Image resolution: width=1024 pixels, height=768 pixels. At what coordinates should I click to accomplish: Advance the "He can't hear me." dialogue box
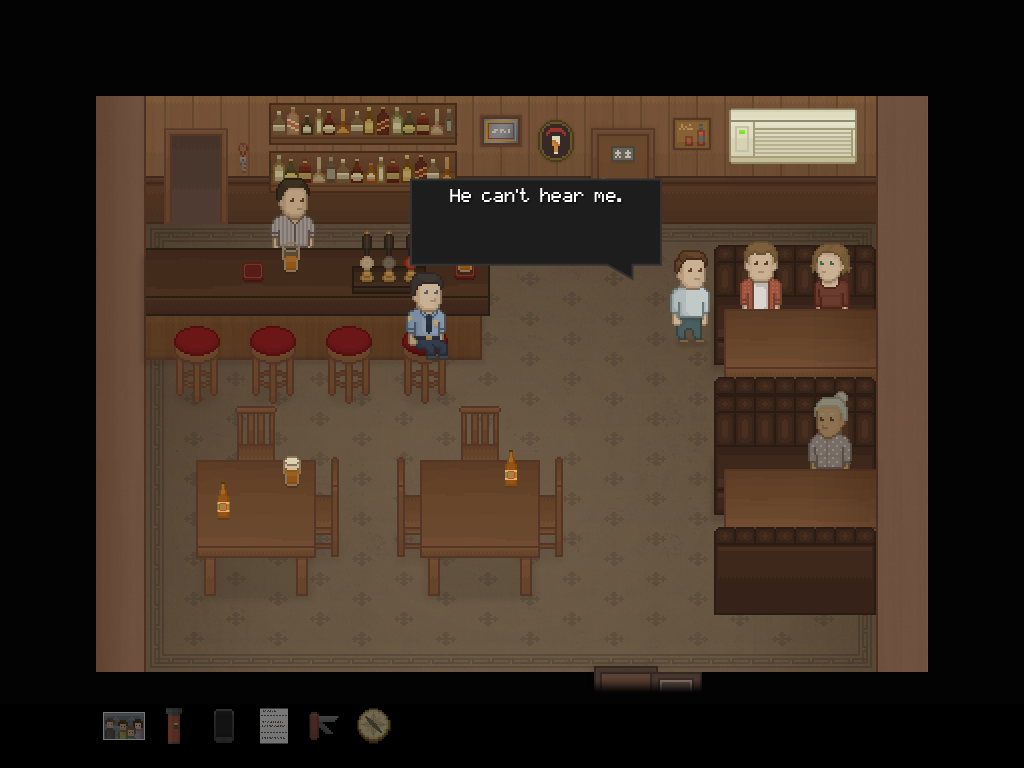coord(535,221)
